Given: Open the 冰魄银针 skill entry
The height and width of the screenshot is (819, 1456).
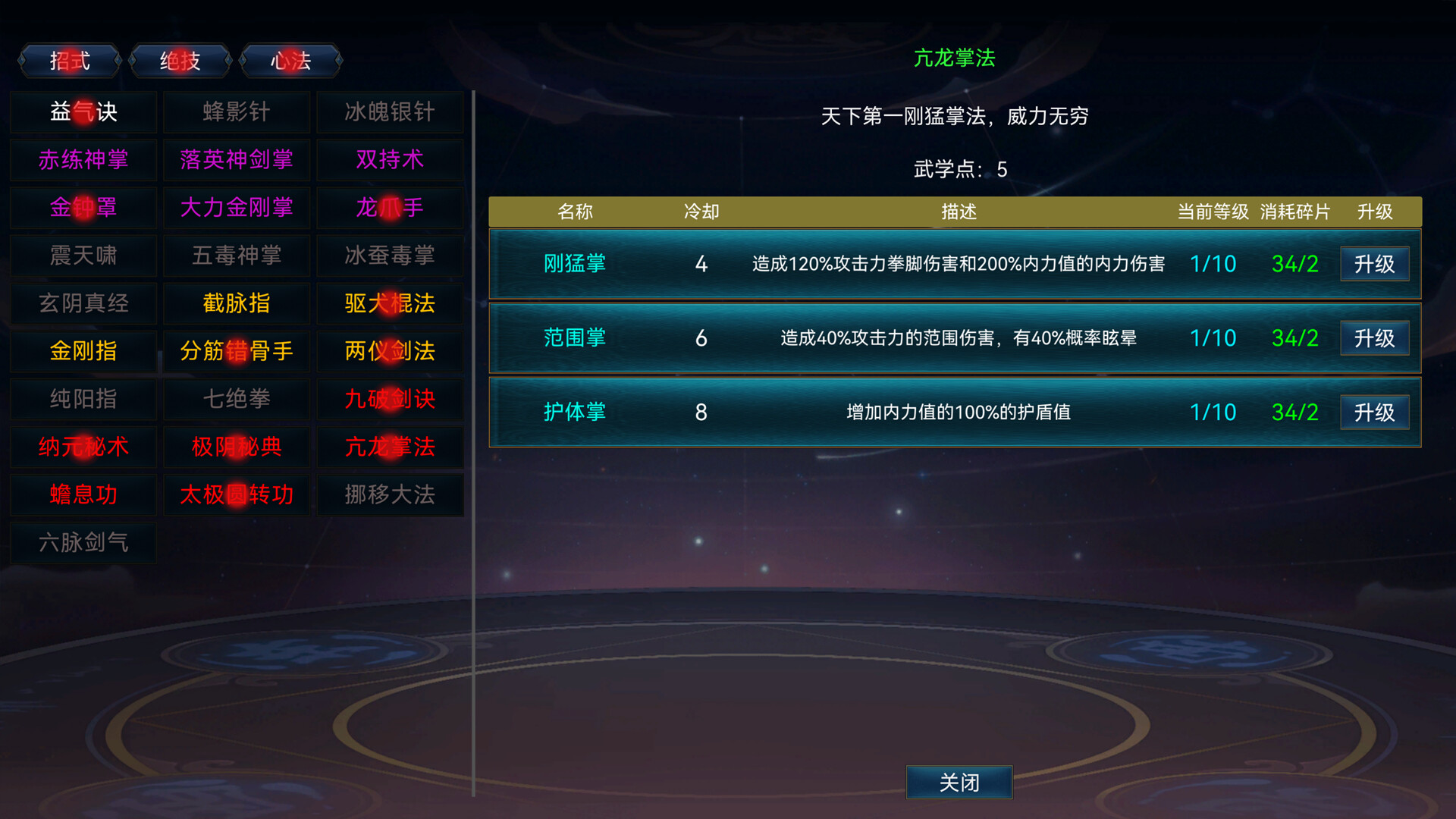Looking at the screenshot, I should 390,111.
